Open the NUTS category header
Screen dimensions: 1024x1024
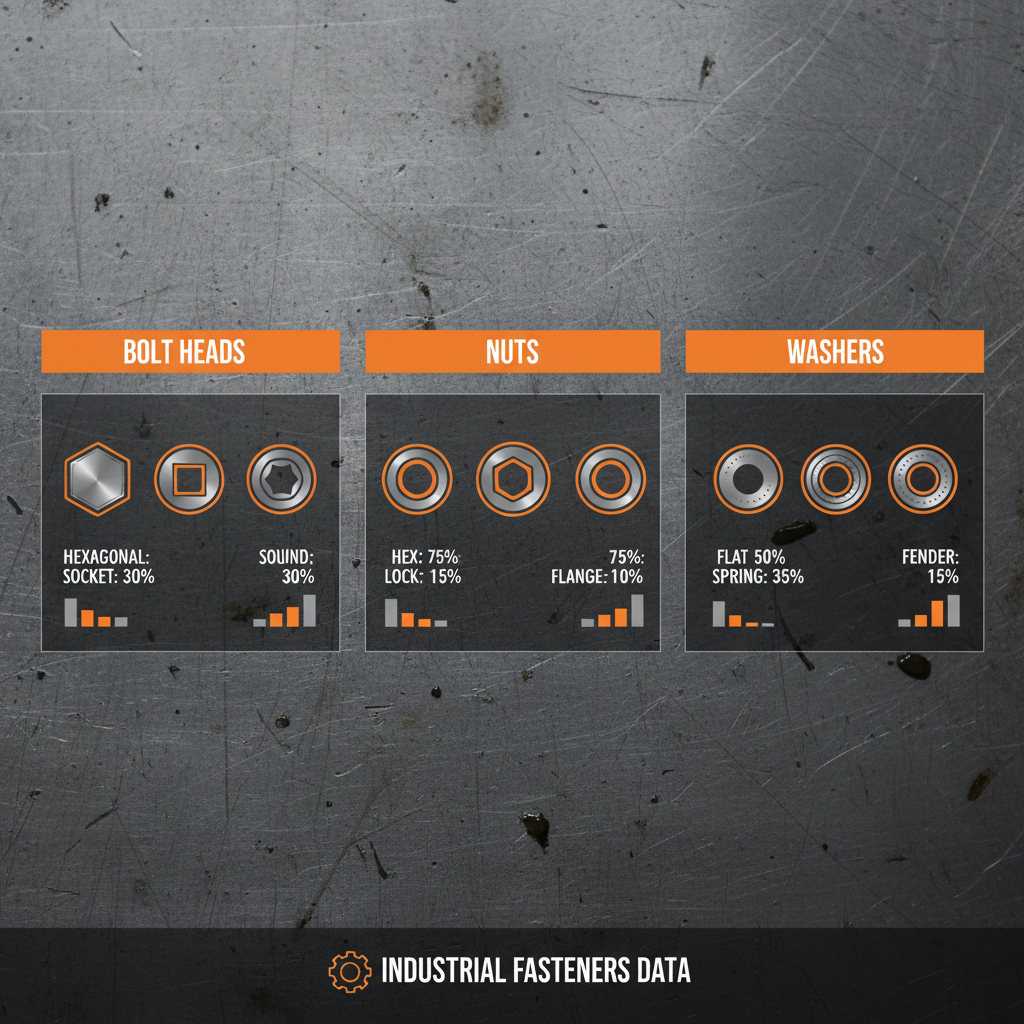click(512, 352)
